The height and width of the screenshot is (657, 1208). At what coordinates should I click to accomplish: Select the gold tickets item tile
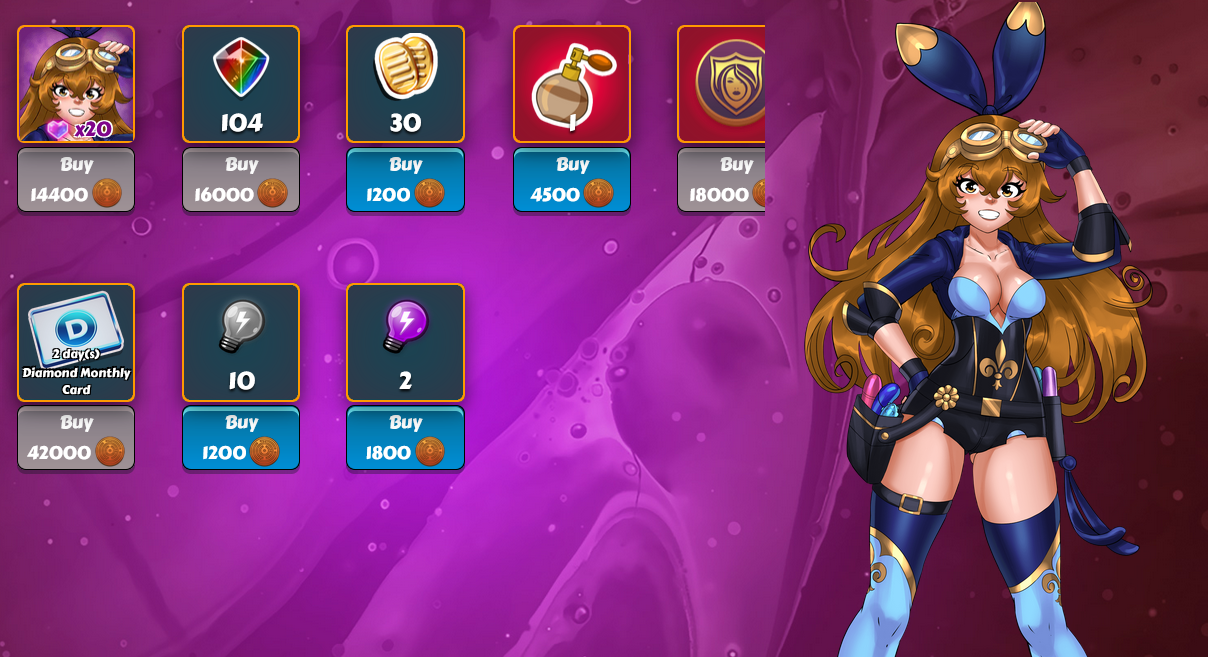(x=405, y=84)
